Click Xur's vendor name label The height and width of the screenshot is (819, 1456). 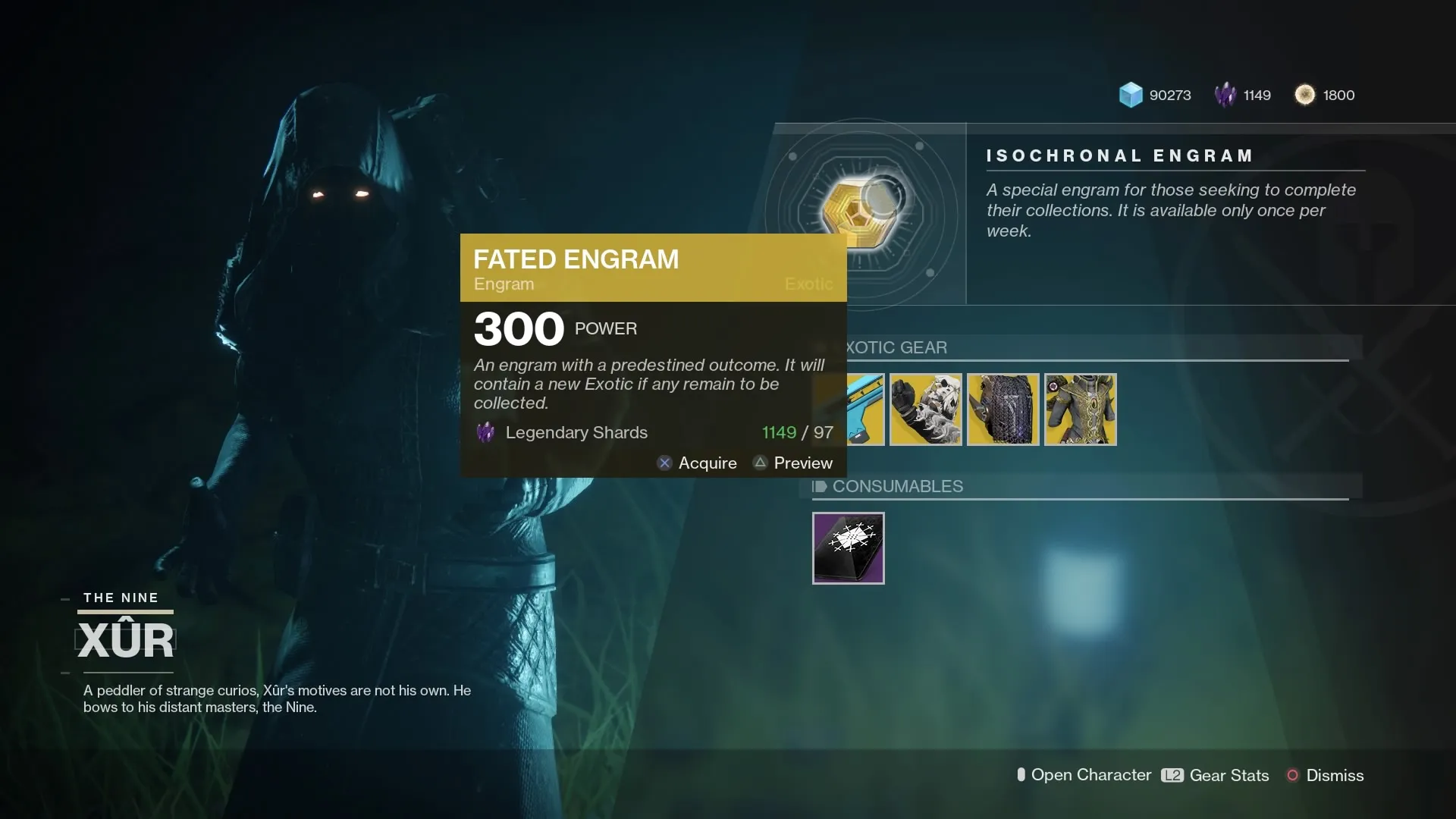coord(126,639)
